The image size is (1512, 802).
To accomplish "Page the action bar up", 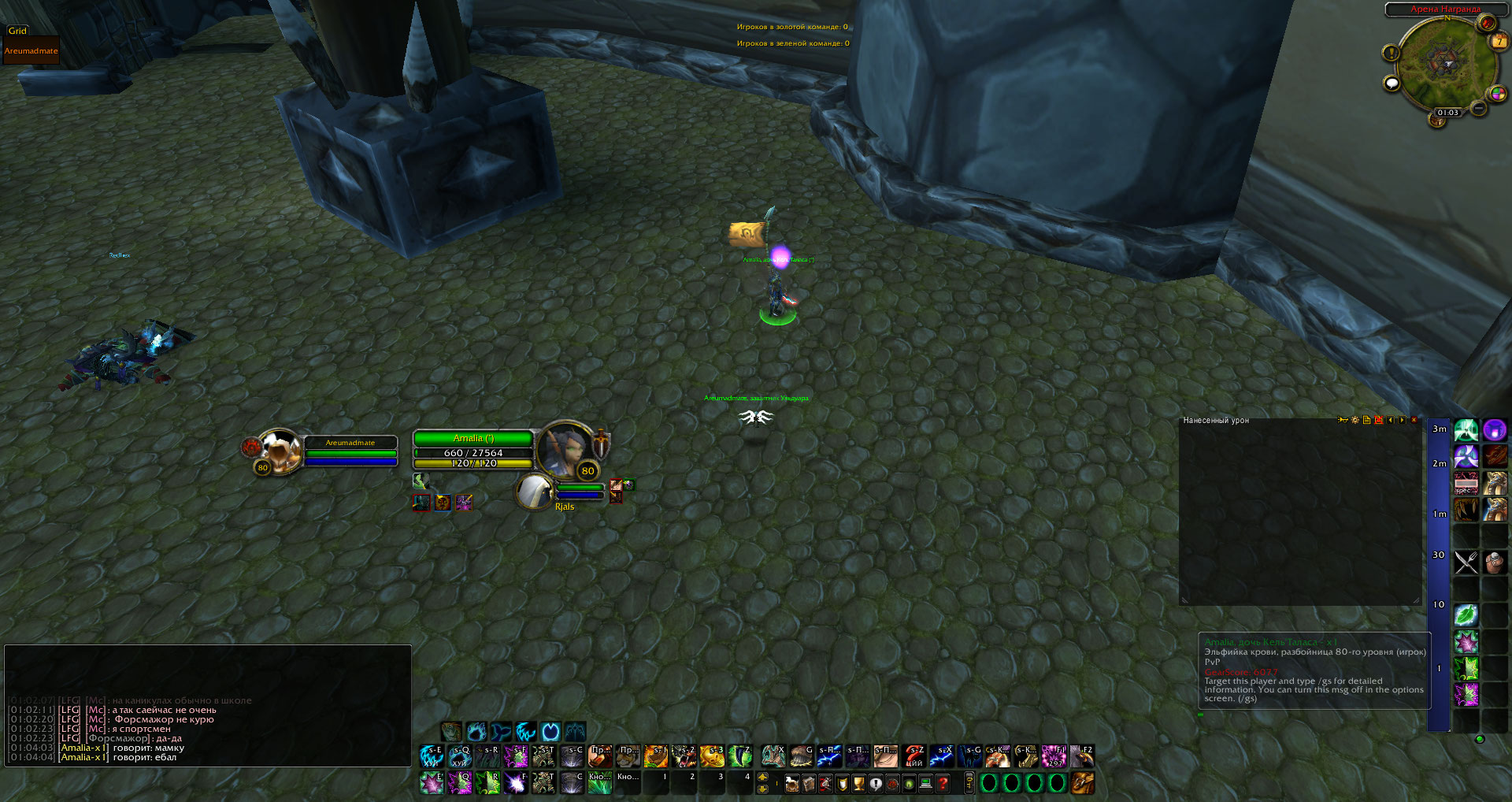I will 762,777.
